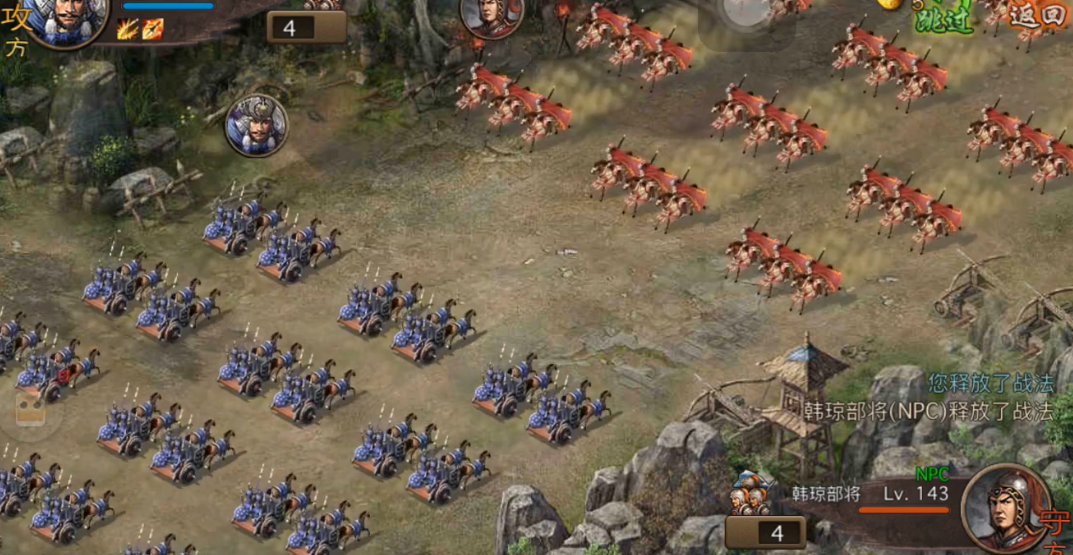This screenshot has width=1073, height=555.
Task: Activate the flaming arrow skill icon
Action: 127,30
